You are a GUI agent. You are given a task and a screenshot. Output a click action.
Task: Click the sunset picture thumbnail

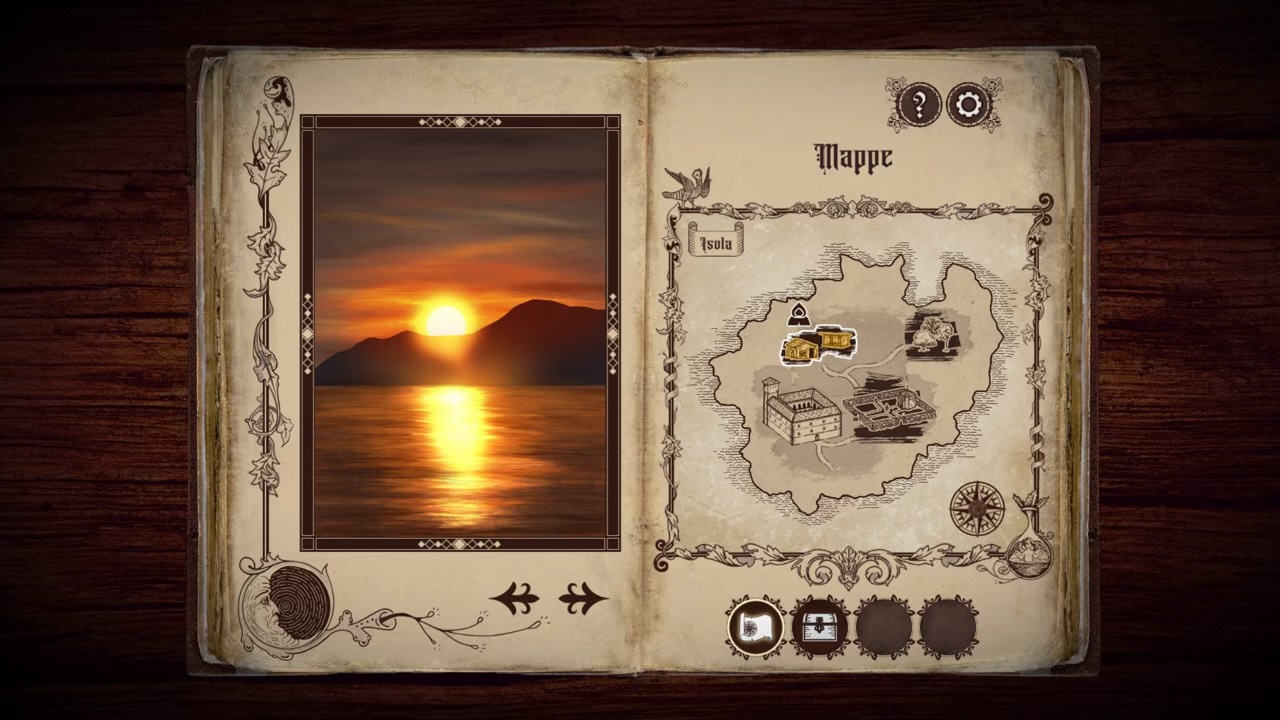tap(460, 332)
